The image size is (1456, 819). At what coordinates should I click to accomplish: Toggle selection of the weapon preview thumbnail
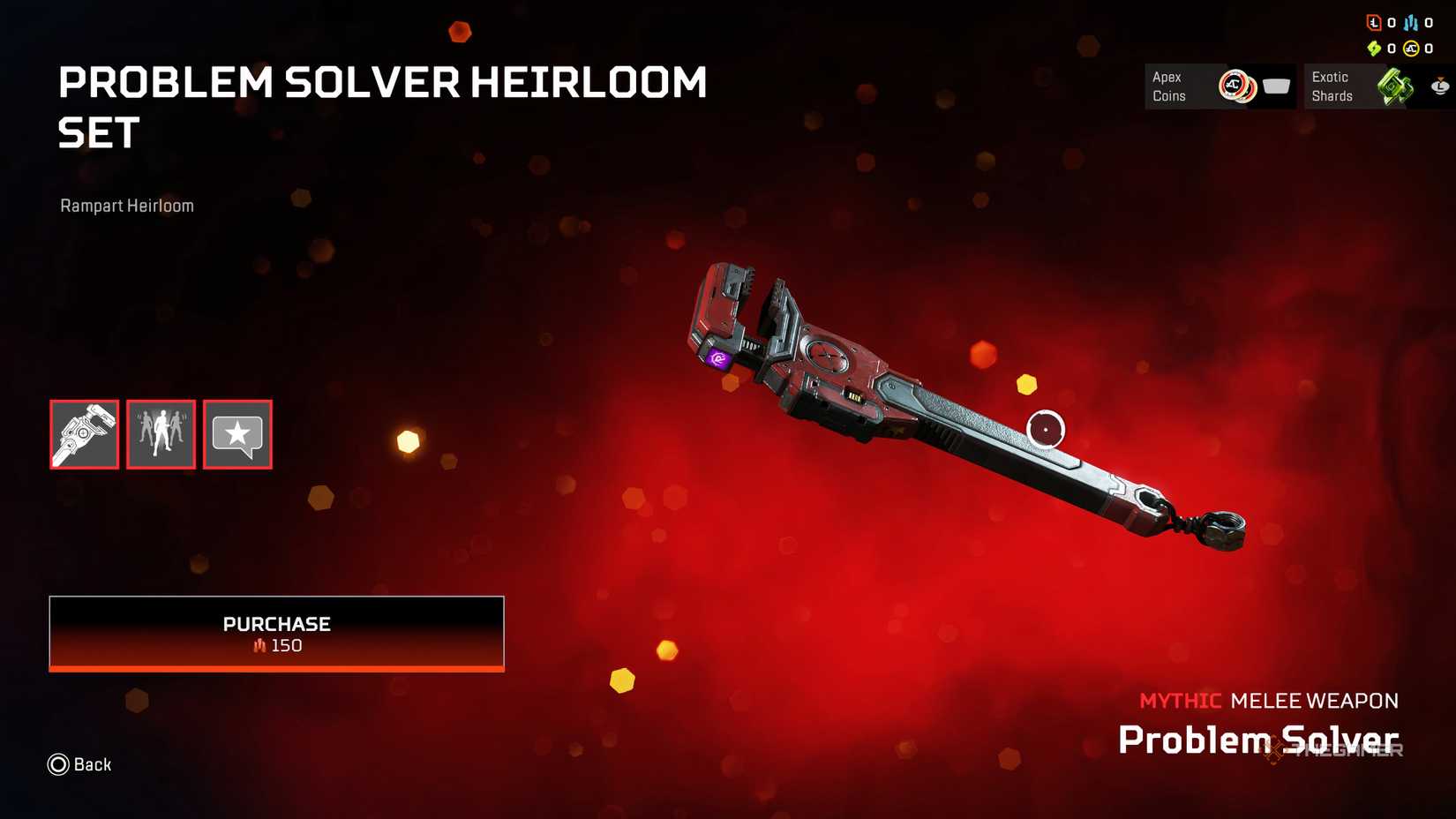(x=84, y=434)
